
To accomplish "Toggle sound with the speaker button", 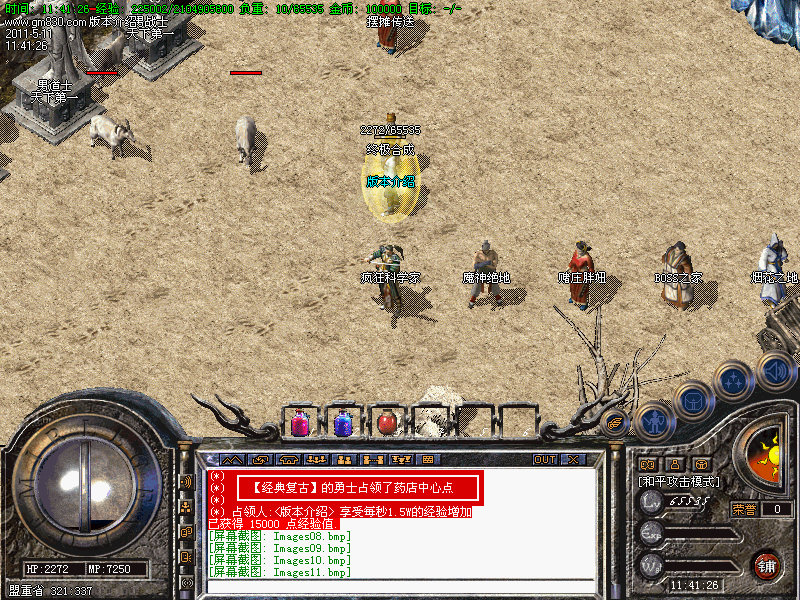I will click(775, 371).
